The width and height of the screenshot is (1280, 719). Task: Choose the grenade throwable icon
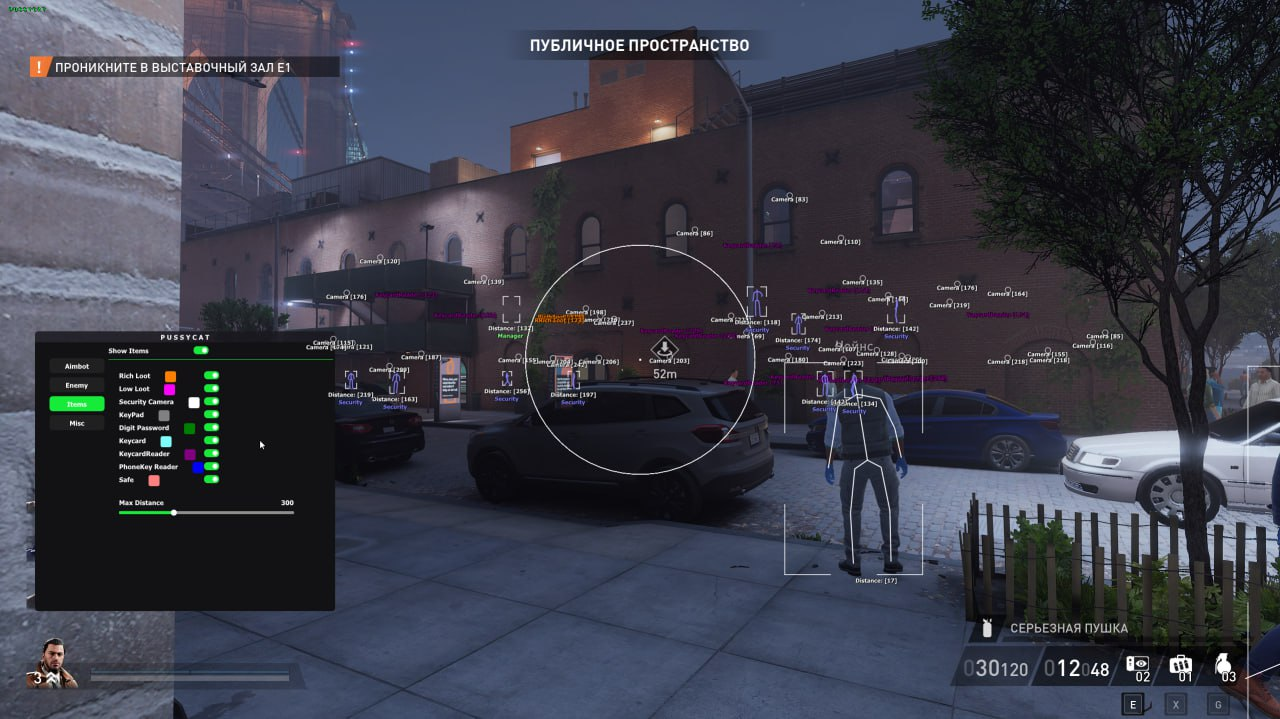(x=1223, y=666)
